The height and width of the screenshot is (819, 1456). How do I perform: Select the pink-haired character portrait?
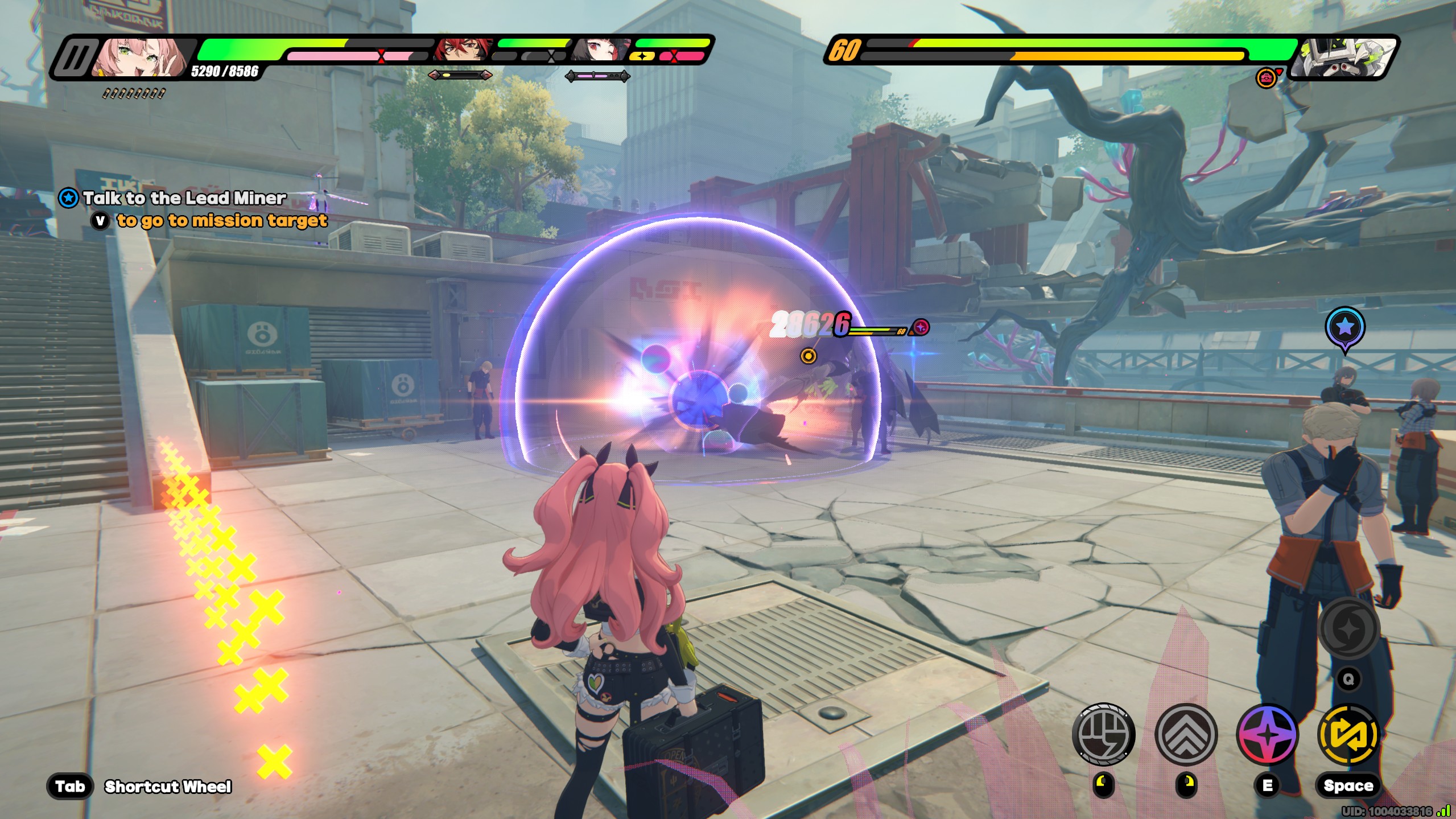pyautogui.click(x=139, y=57)
